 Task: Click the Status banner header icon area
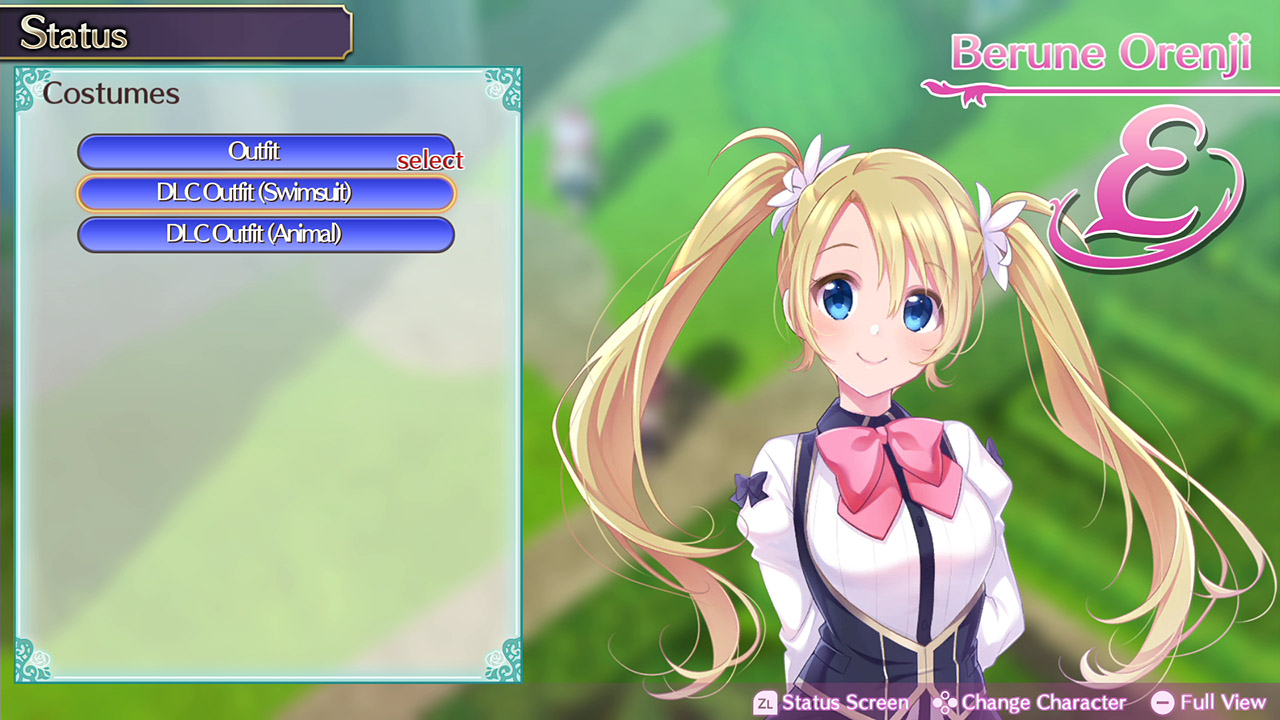pos(75,33)
